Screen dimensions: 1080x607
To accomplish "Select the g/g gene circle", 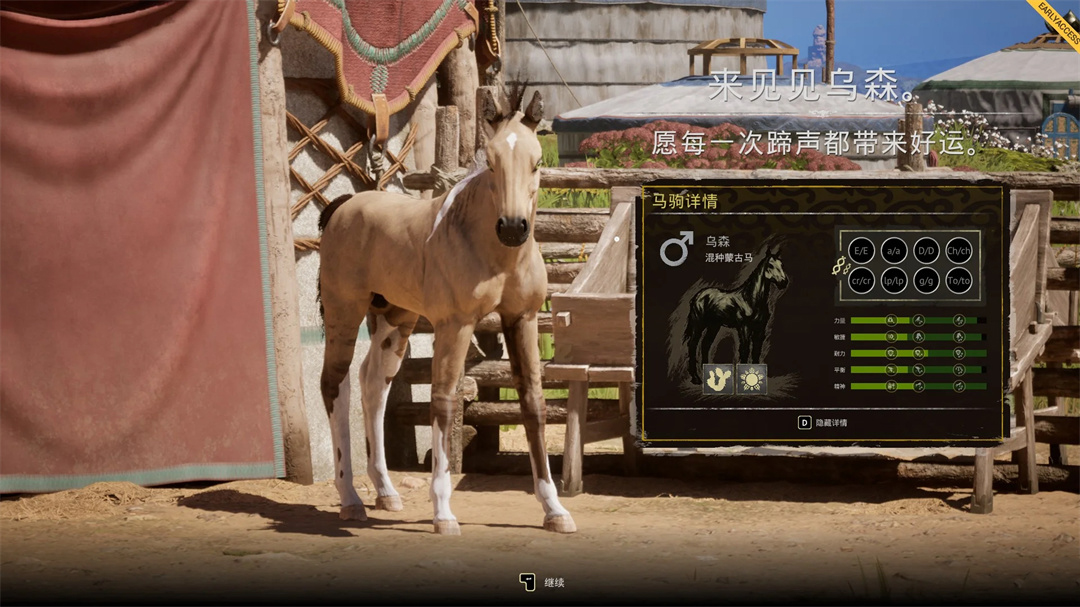I will 926,281.
